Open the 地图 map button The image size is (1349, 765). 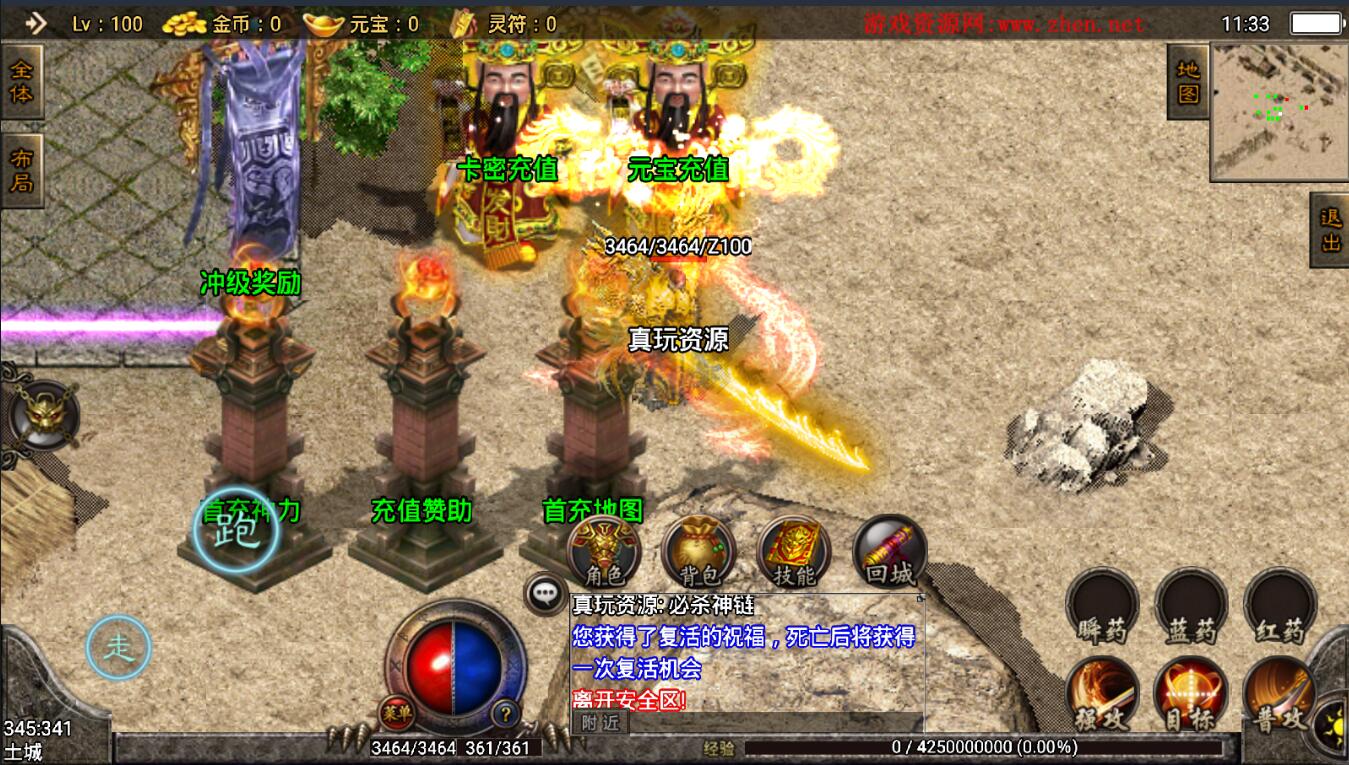point(1188,82)
